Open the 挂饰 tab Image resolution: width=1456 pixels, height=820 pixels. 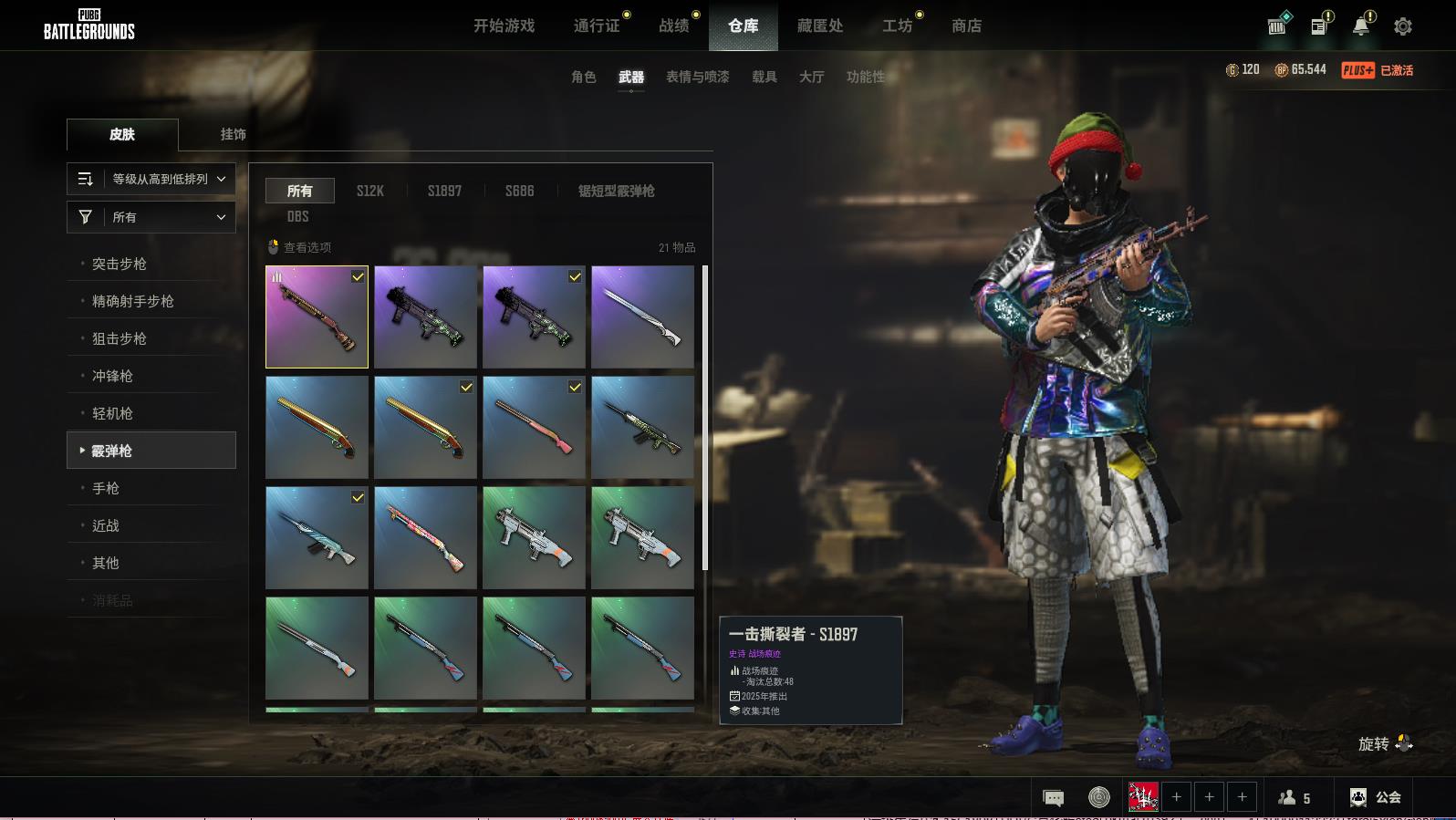[233, 134]
